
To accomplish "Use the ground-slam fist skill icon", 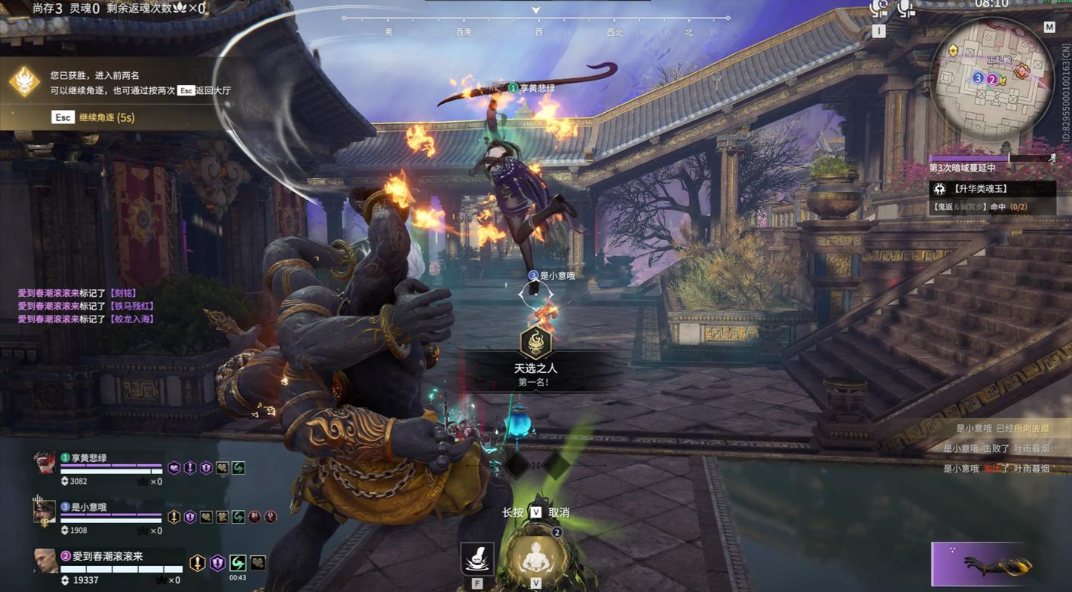I will [477, 557].
